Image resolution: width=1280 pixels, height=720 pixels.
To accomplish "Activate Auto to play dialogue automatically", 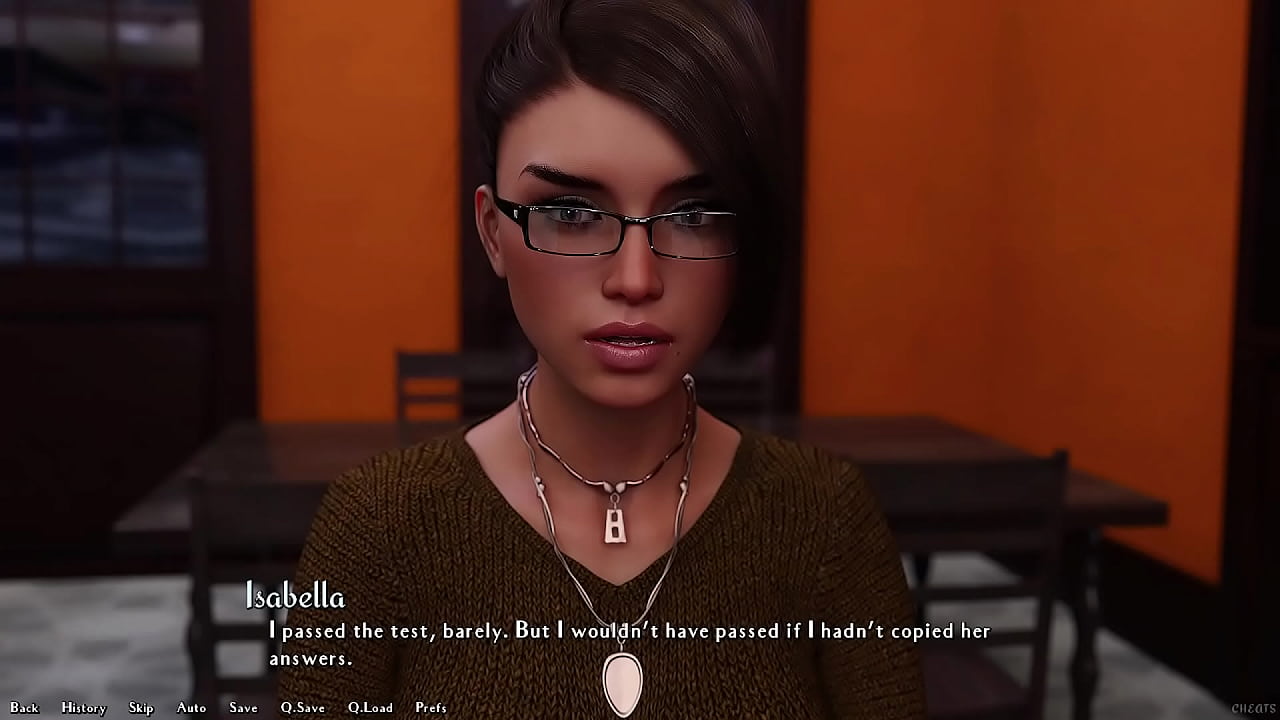I will point(190,707).
